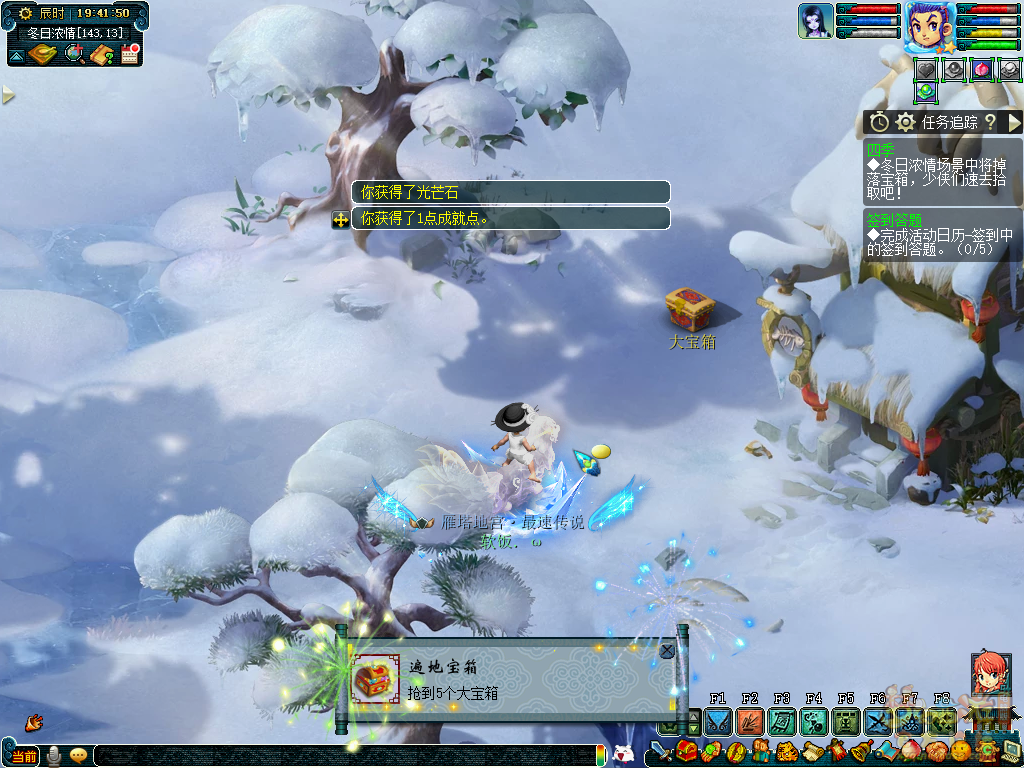Viewport: 1024px width, 768px height.
Task: Open the world map magnifier icon
Action: [74, 54]
